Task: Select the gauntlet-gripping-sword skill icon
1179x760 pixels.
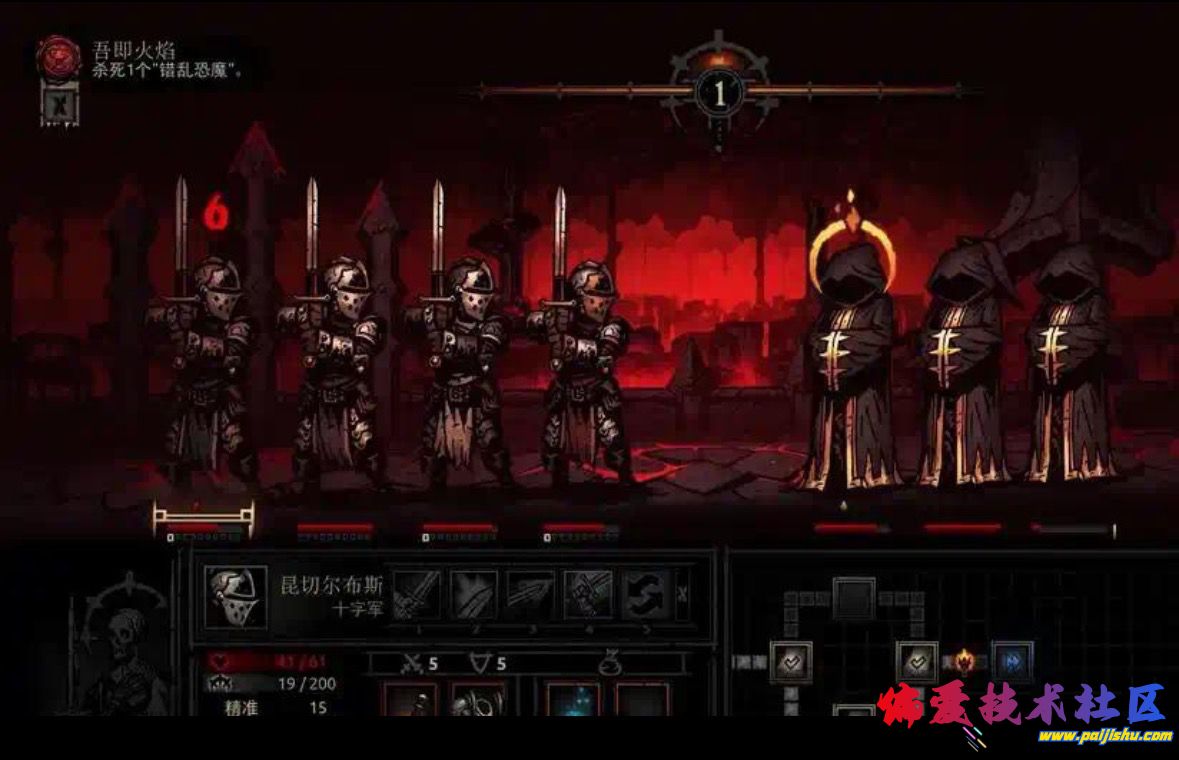Action: pos(587,594)
